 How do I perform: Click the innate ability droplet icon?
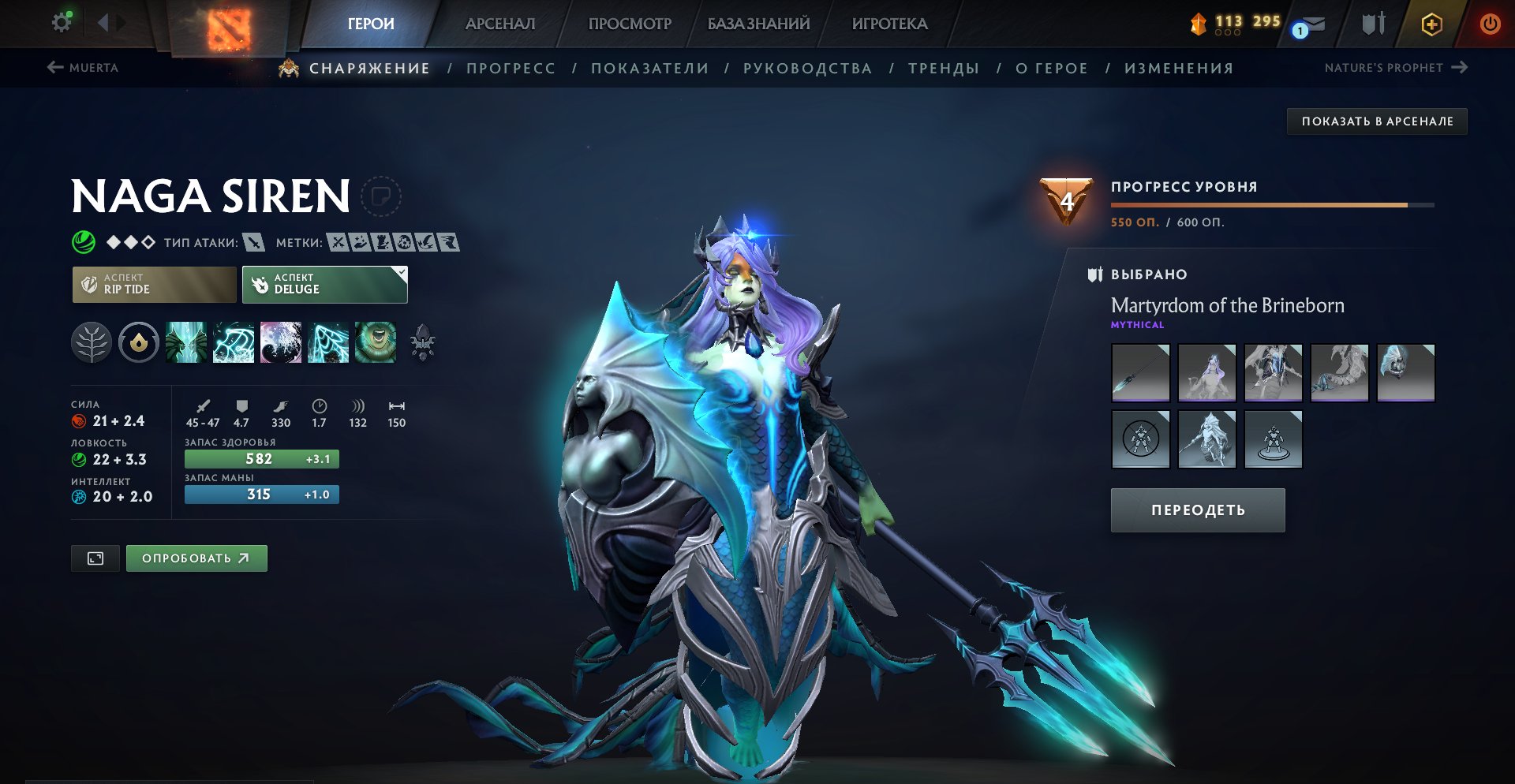click(x=138, y=342)
